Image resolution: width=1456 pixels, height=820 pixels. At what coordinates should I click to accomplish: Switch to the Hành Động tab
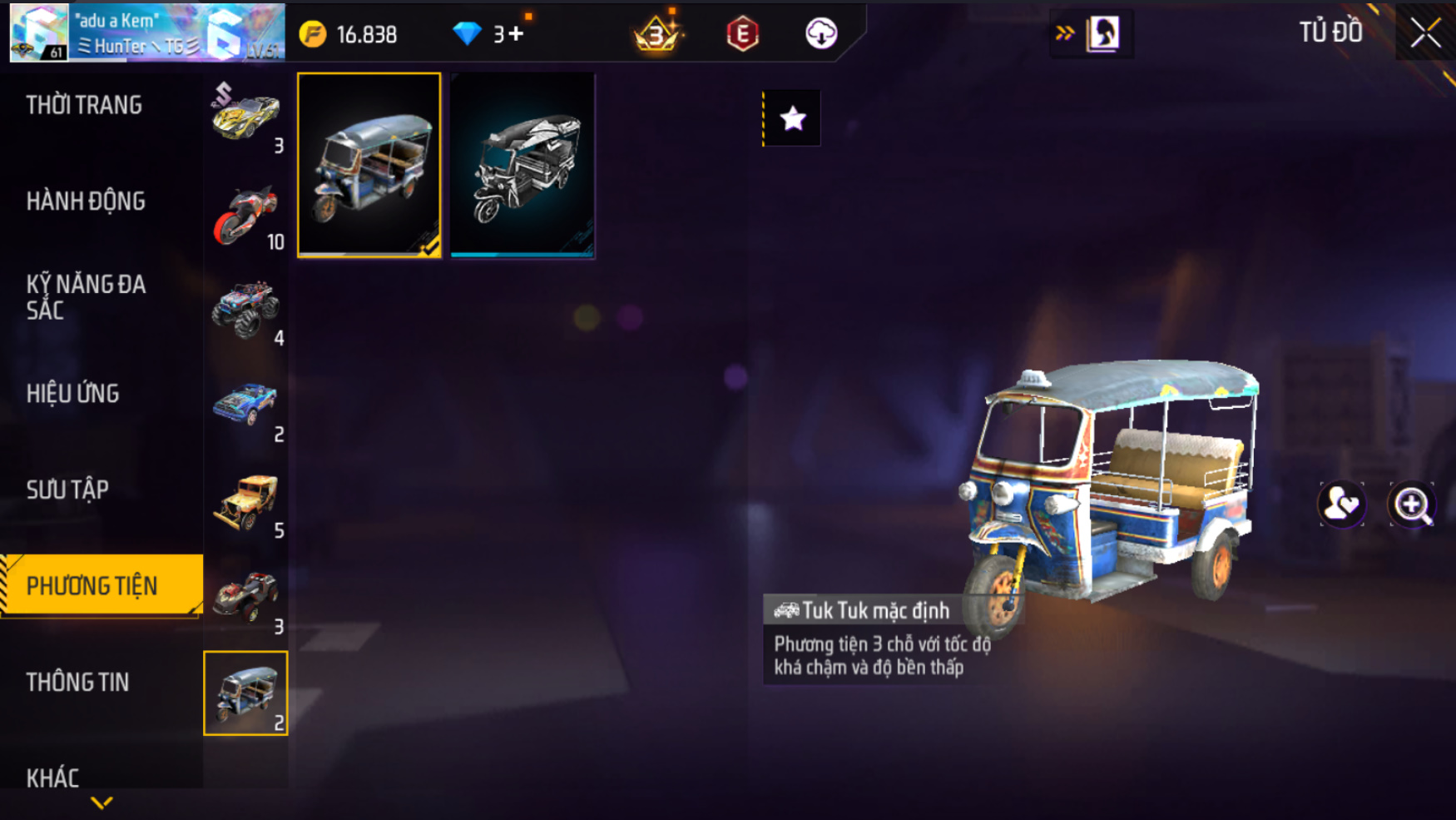coord(86,201)
